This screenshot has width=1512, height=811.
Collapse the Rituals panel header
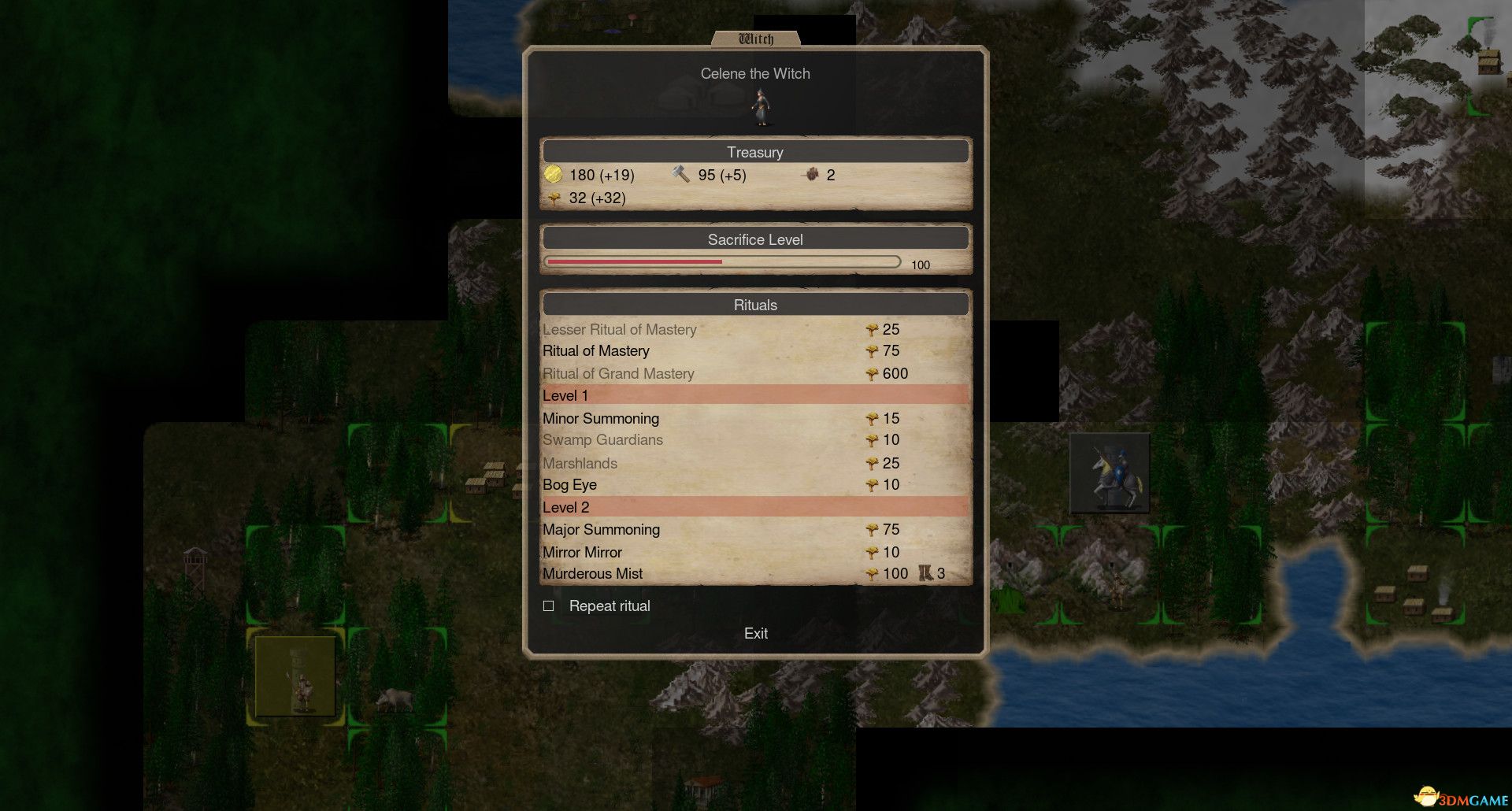pyautogui.click(x=754, y=304)
